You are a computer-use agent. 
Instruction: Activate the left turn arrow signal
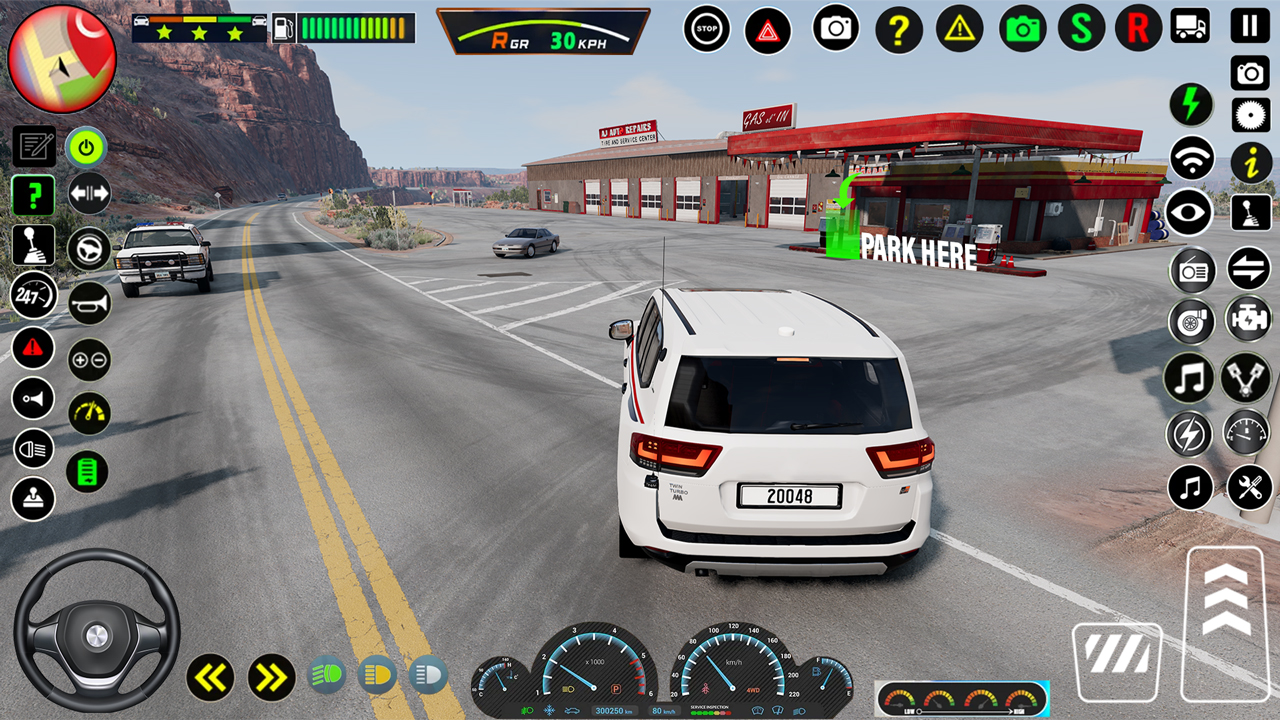coord(210,677)
